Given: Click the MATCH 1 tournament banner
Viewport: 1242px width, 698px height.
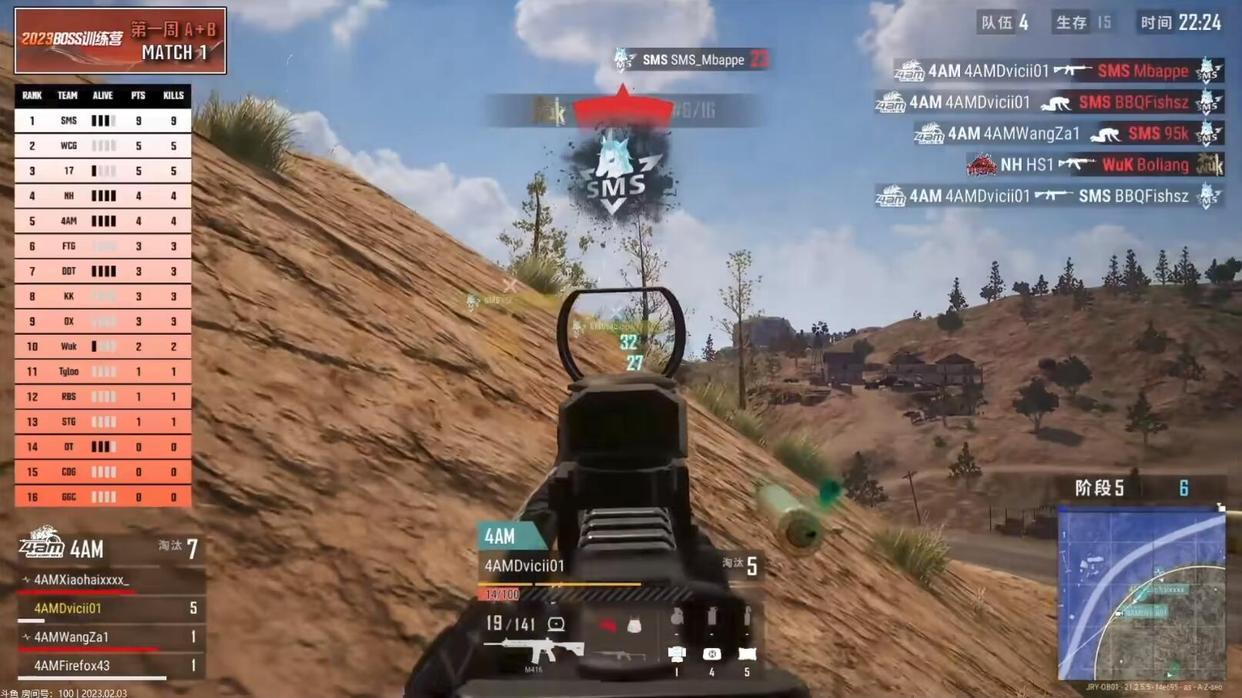Looking at the screenshot, I should click(120, 41).
